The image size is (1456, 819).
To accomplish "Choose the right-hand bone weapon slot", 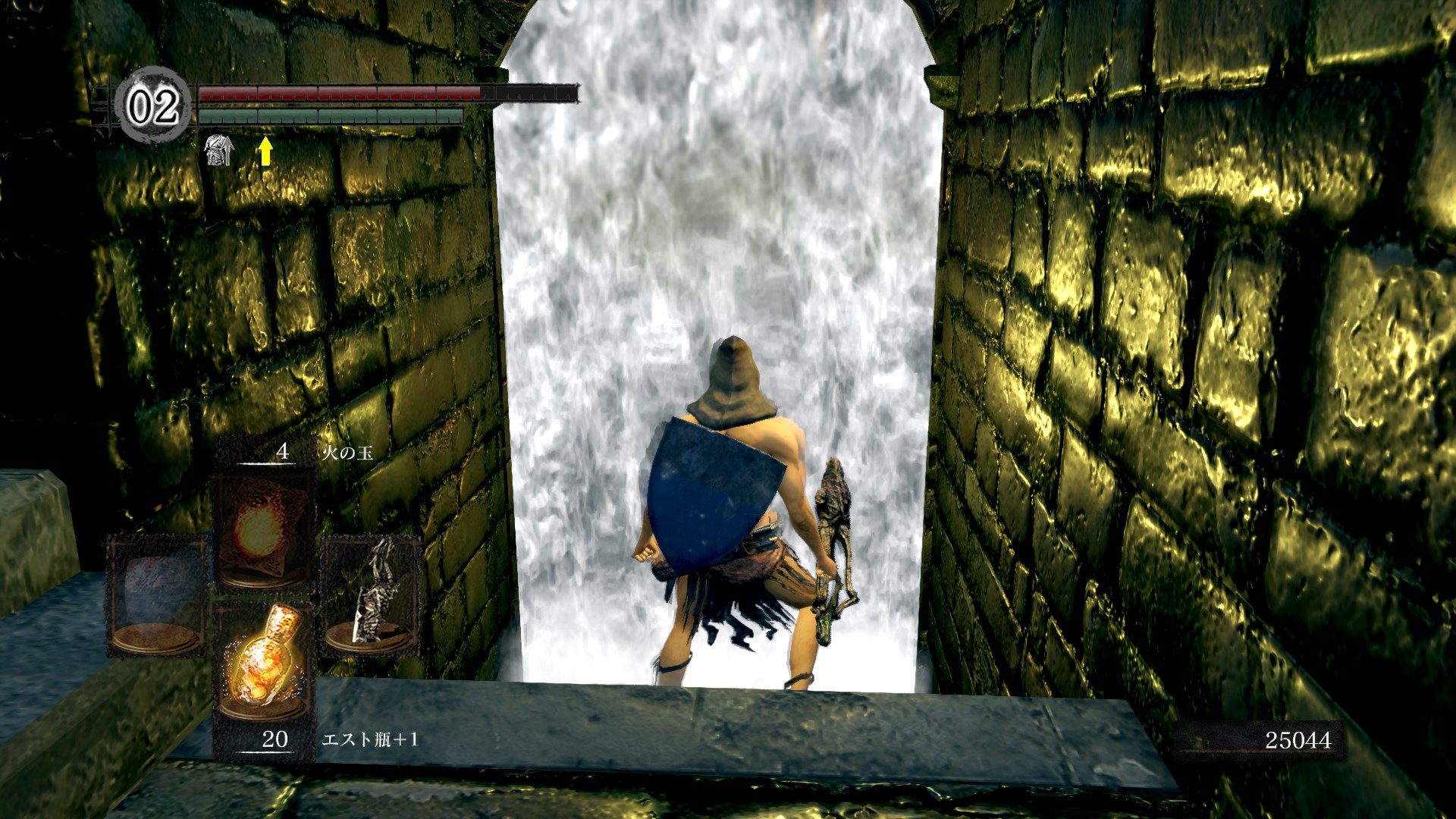I will 372,595.
